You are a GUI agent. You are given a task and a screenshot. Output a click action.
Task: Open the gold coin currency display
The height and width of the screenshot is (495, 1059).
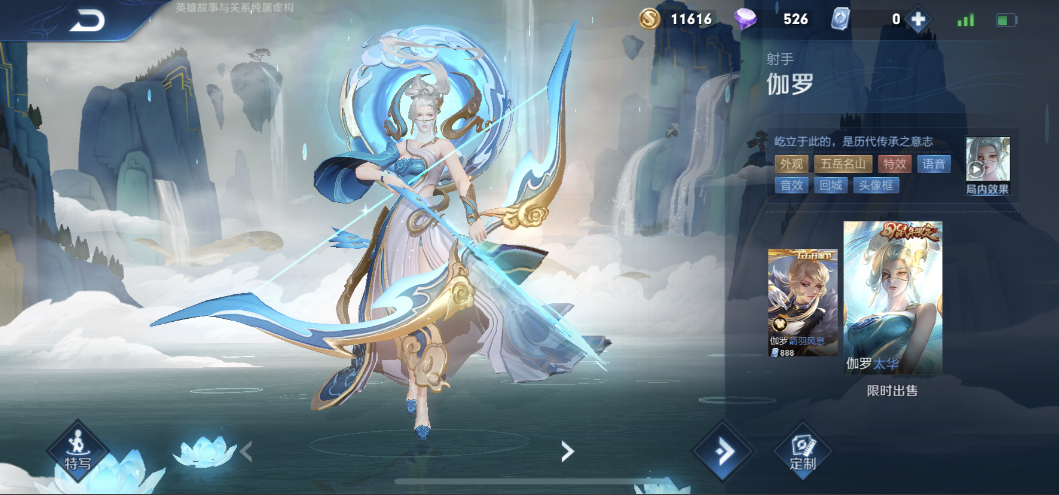651,19
